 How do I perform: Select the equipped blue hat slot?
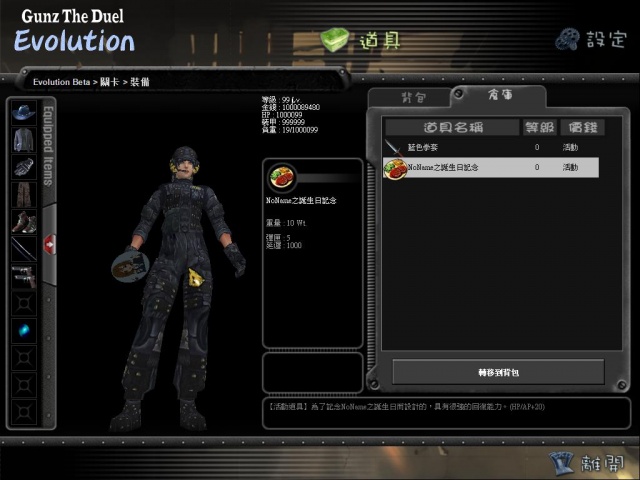[23, 112]
